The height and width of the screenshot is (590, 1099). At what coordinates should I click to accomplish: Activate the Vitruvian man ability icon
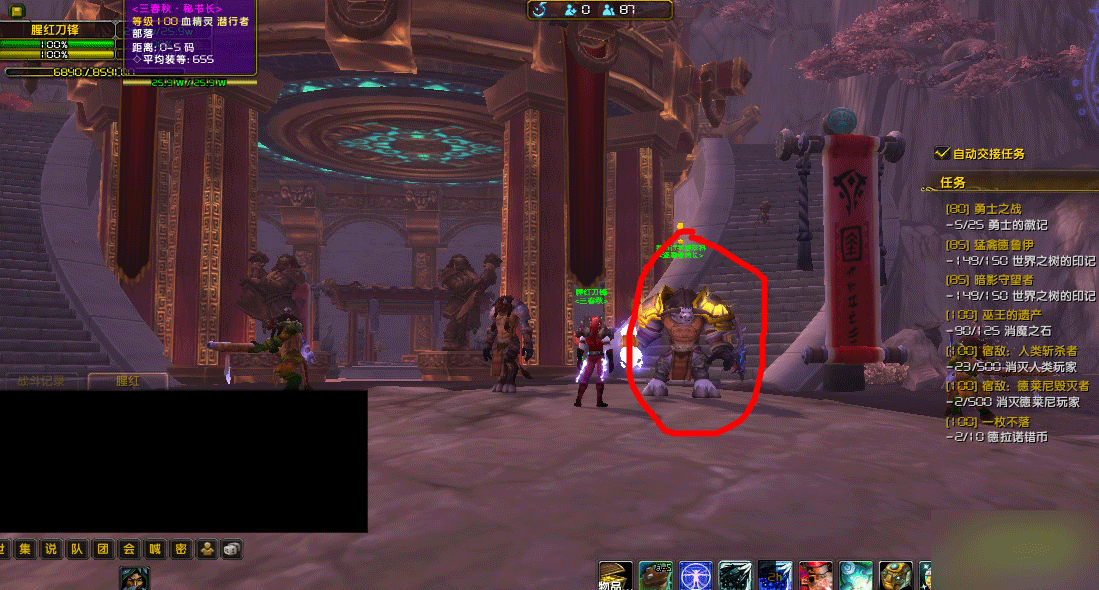pyautogui.click(x=695, y=576)
